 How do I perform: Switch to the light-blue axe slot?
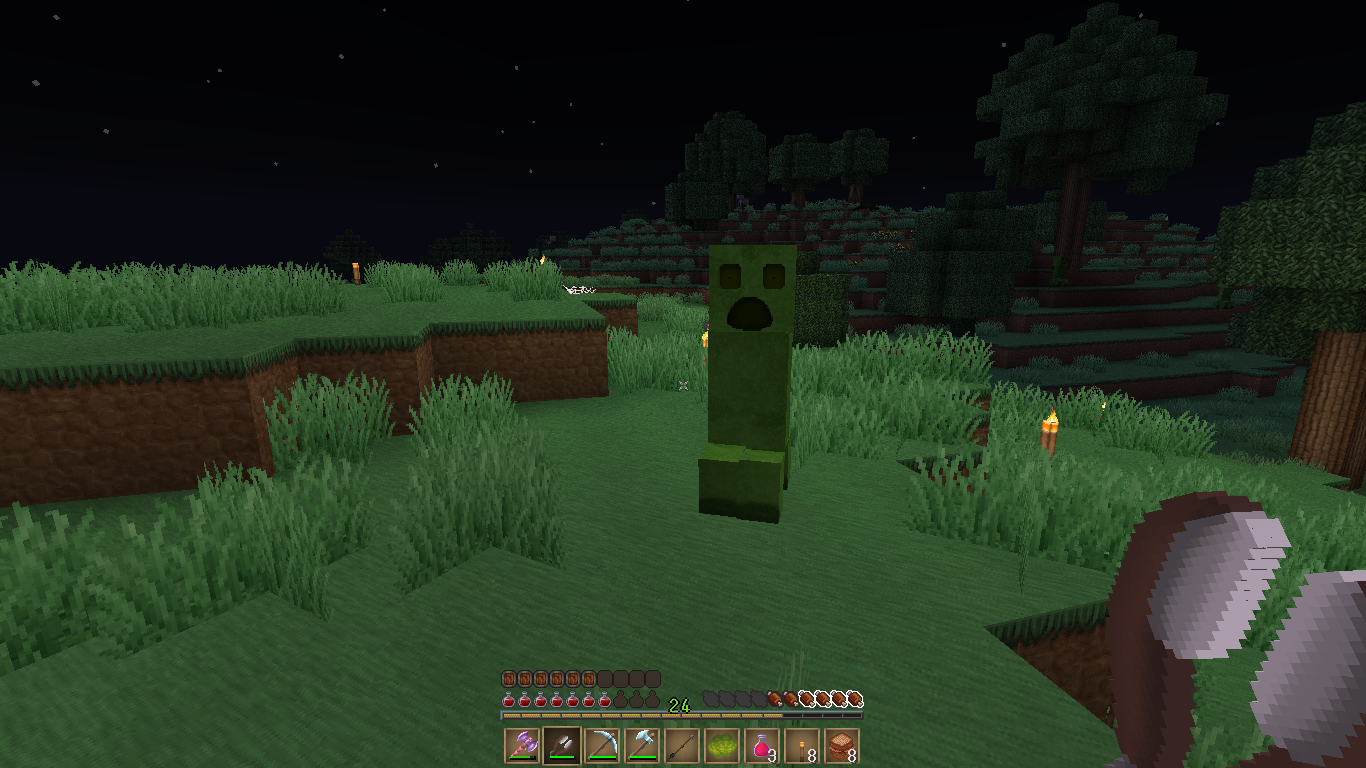coord(642,746)
